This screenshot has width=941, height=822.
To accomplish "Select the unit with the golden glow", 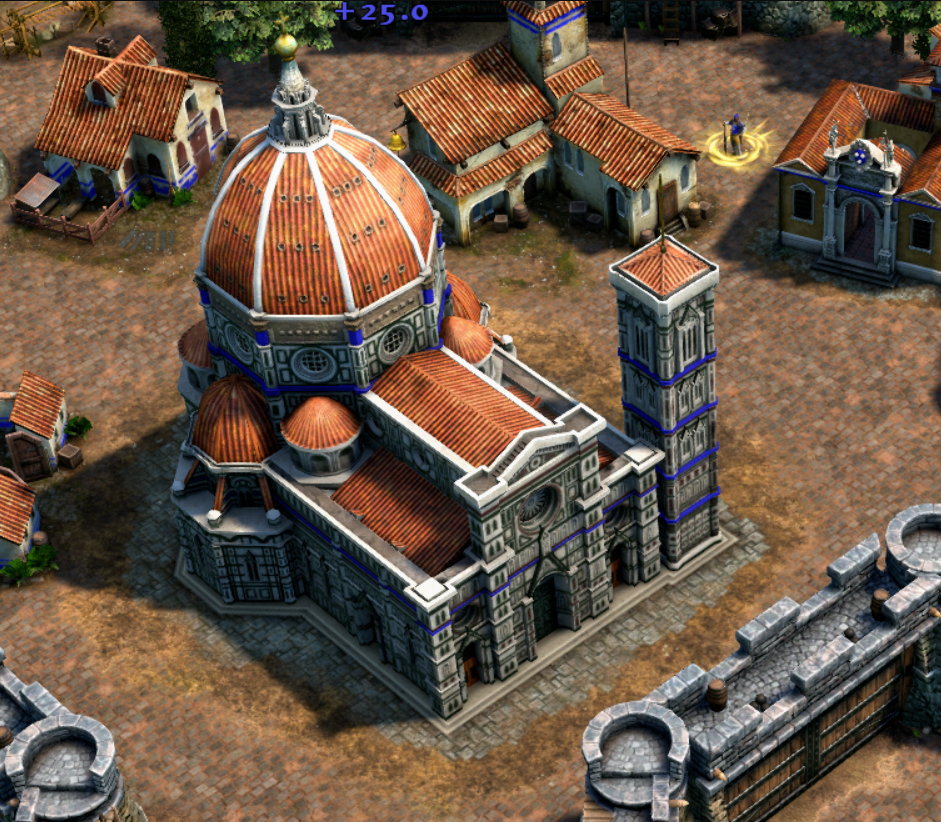I will tap(737, 137).
